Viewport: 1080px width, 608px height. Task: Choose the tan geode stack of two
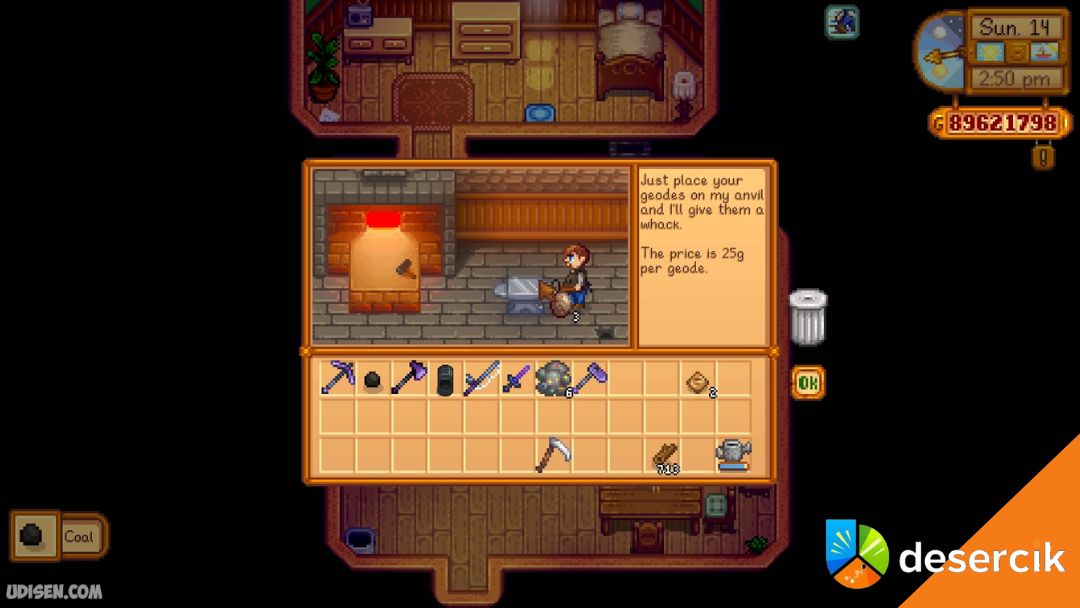[x=698, y=380]
